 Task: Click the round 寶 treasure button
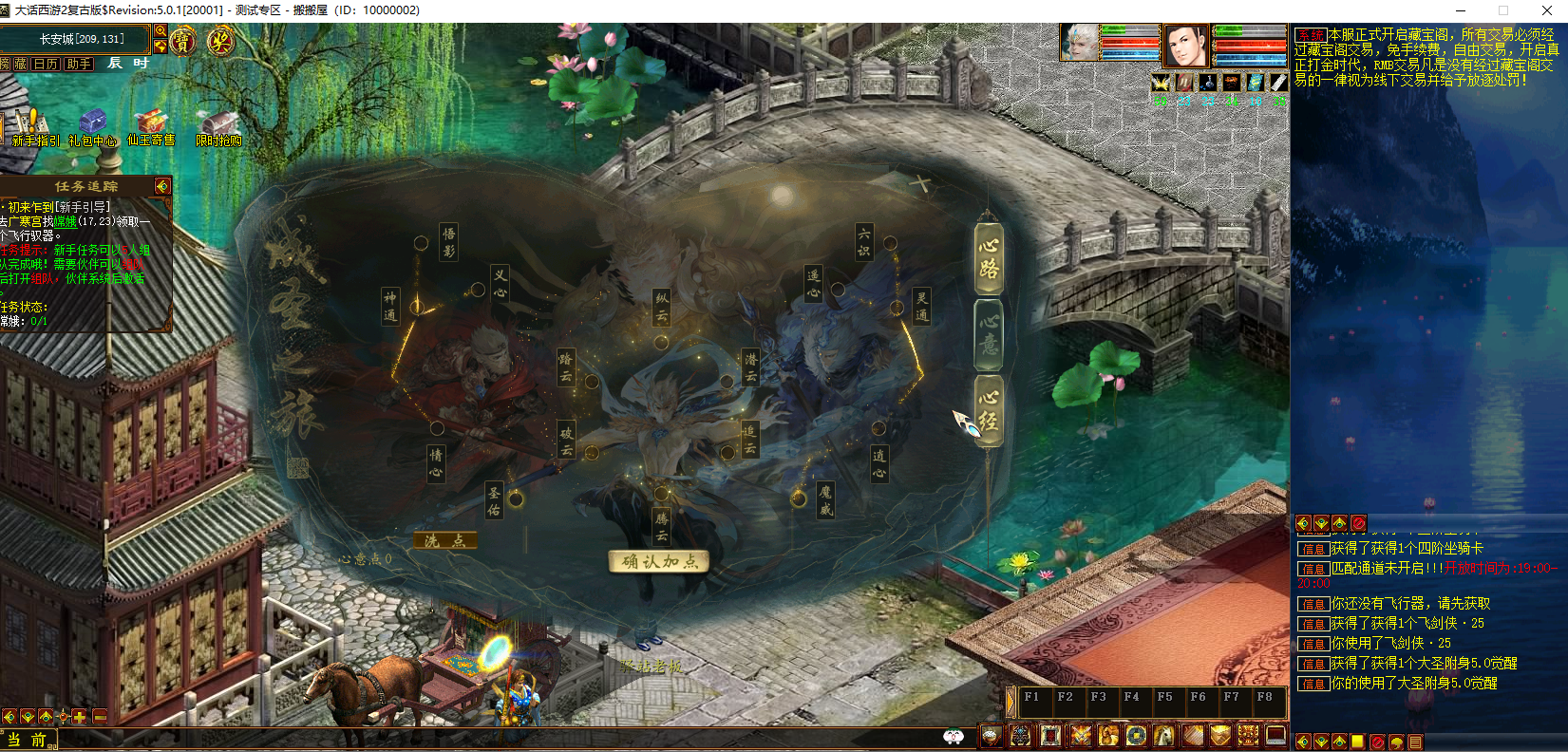pyautogui.click(x=182, y=41)
